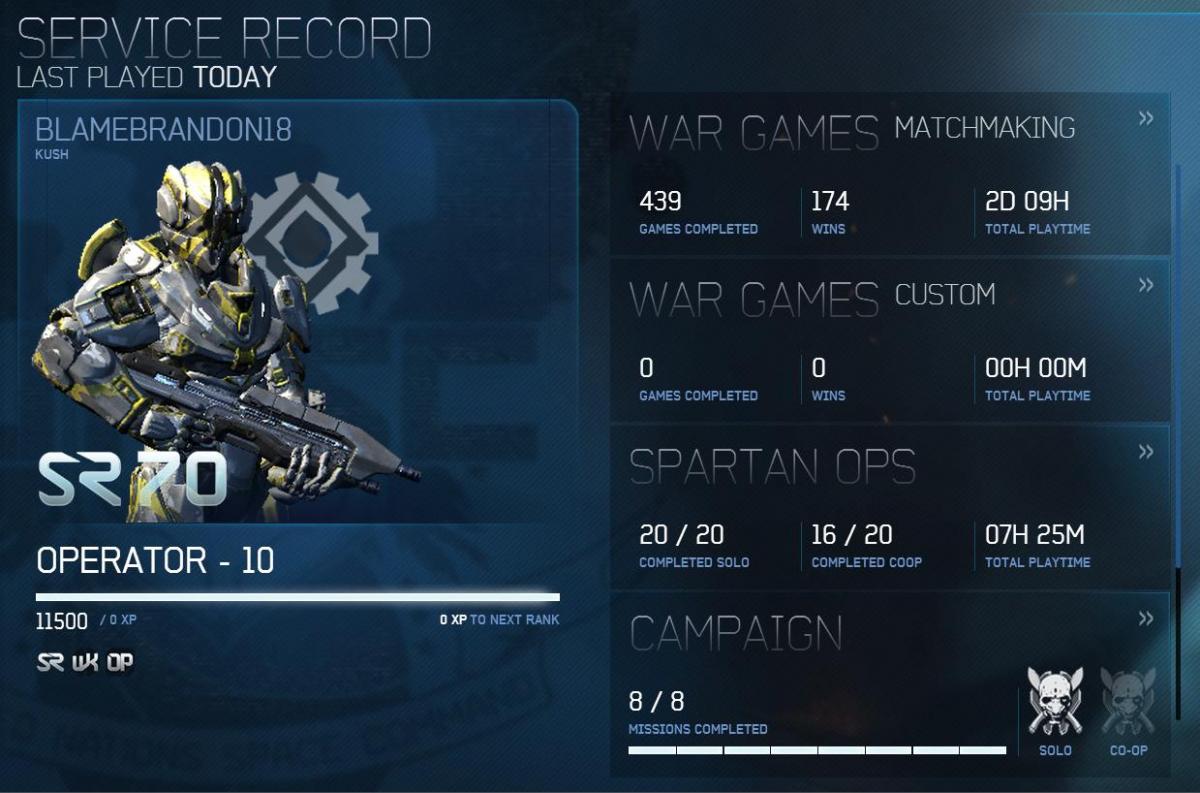Open War Games Custom stats heading
1200x793 pixels.
click(x=812, y=297)
